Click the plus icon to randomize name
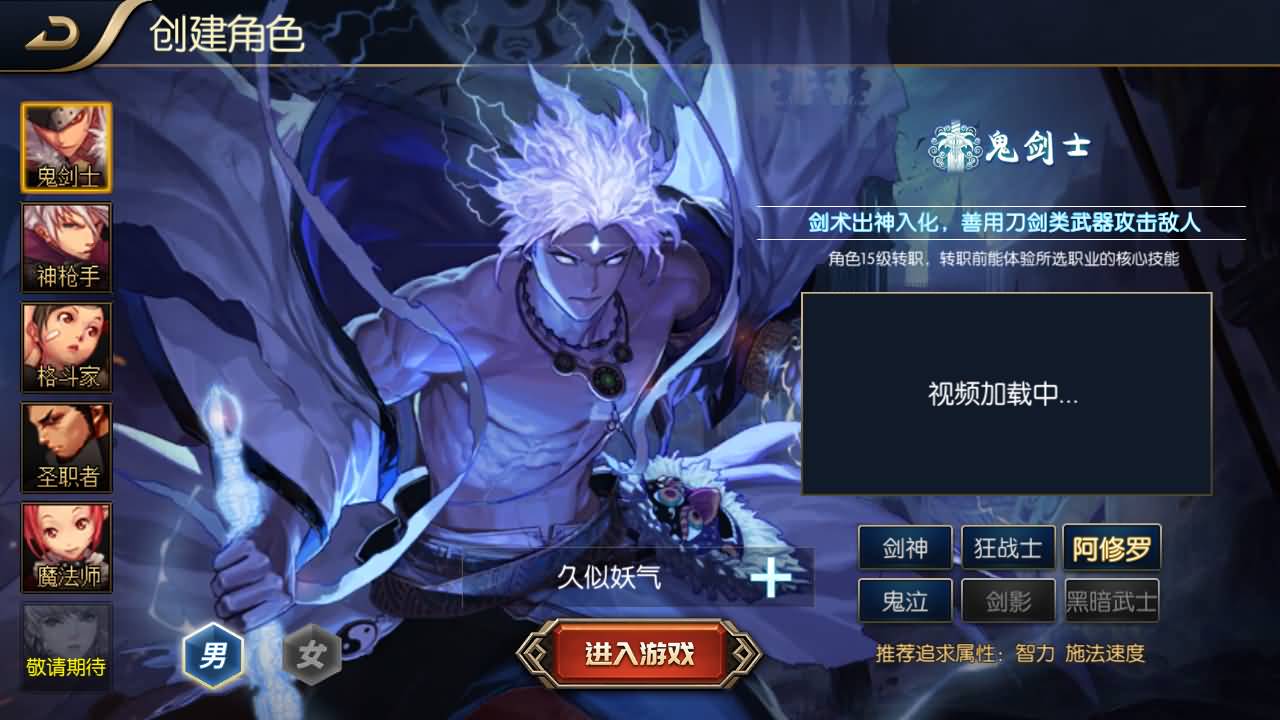Screen dimensions: 1280x720 pos(770,578)
